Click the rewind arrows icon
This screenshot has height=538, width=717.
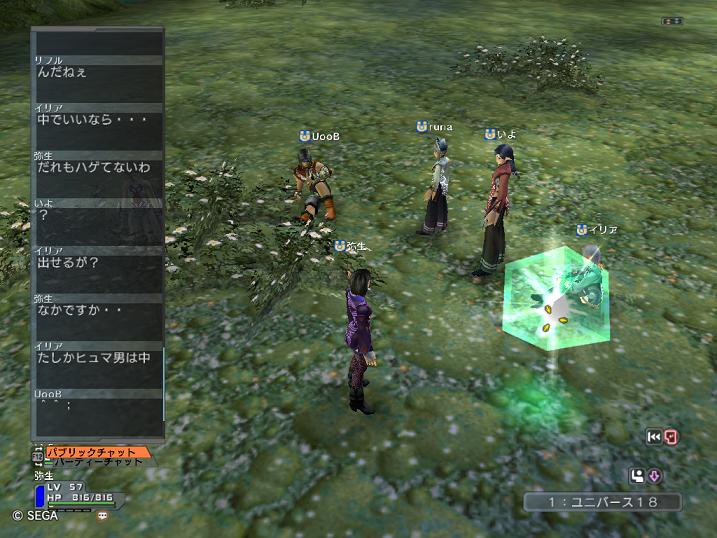tap(654, 437)
